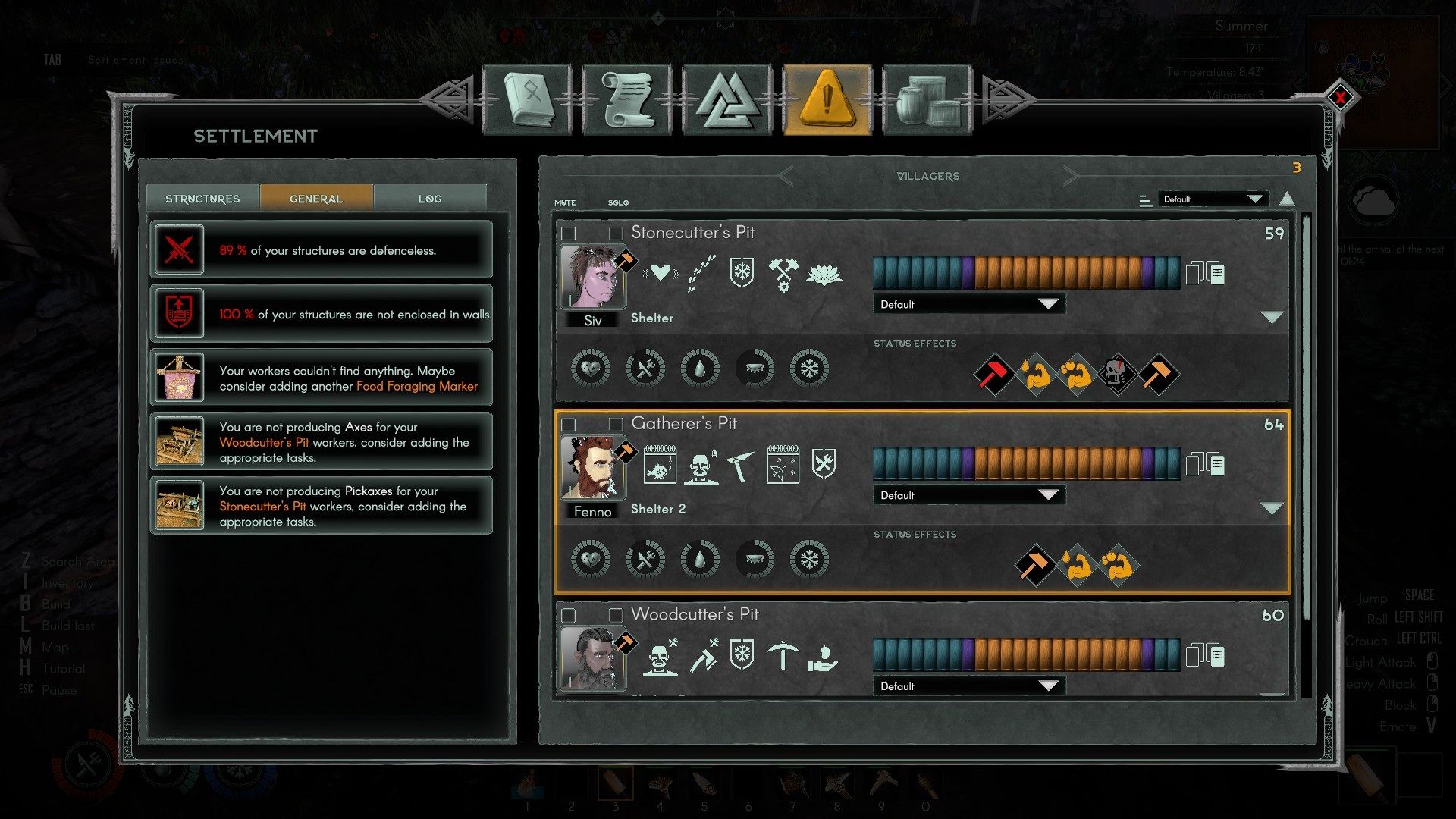Open the villagers sort dropdown set to Default

point(1212,199)
